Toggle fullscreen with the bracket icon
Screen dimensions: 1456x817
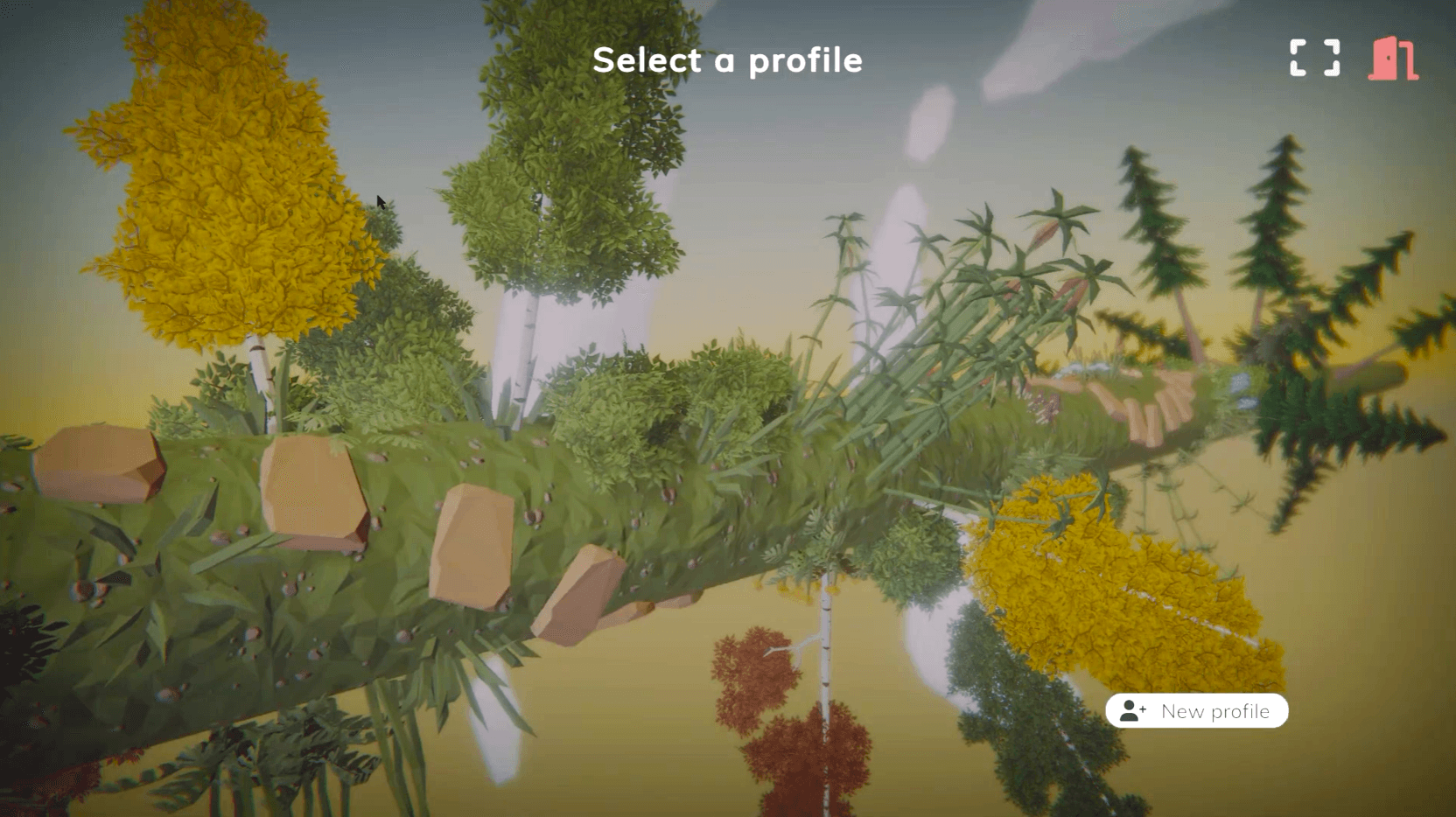(x=1314, y=58)
